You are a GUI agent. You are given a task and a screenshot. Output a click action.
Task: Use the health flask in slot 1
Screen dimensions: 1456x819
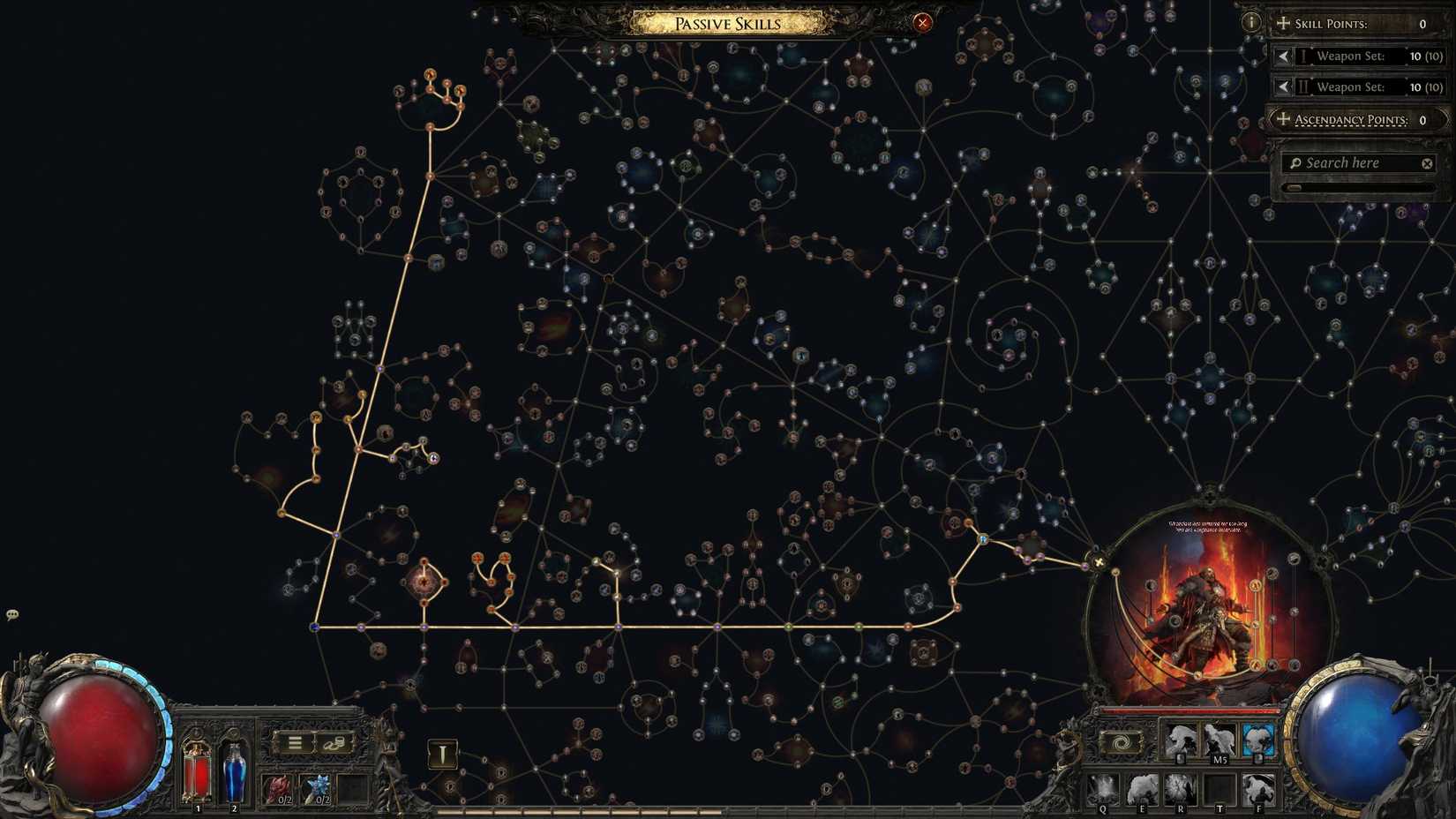pos(197,768)
